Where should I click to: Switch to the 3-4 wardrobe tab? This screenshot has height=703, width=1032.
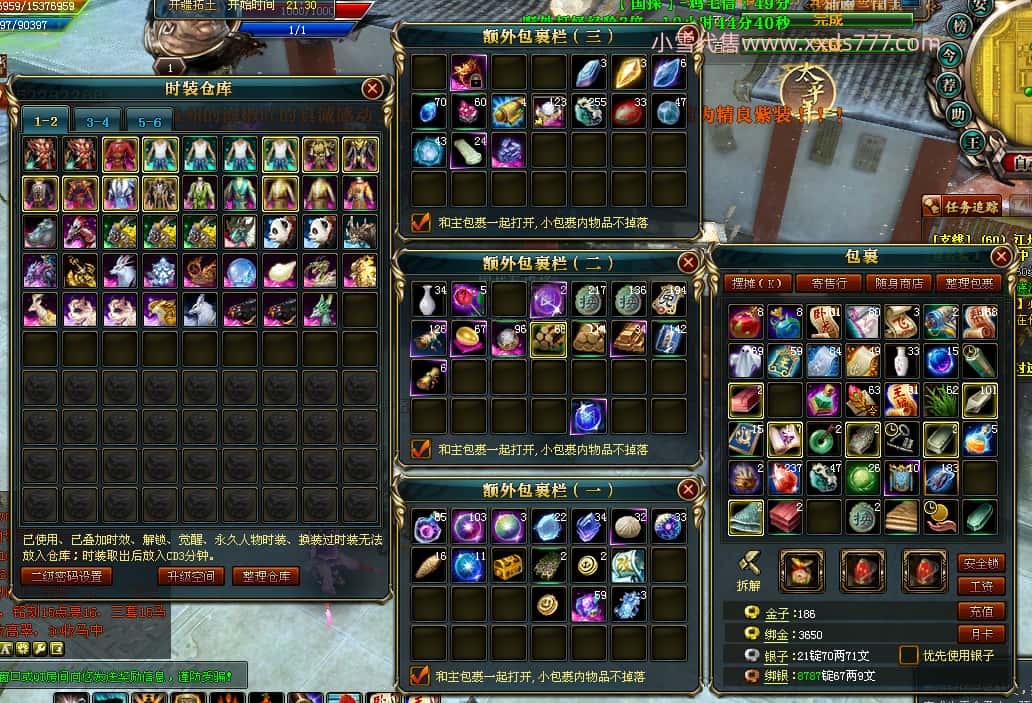click(x=97, y=122)
